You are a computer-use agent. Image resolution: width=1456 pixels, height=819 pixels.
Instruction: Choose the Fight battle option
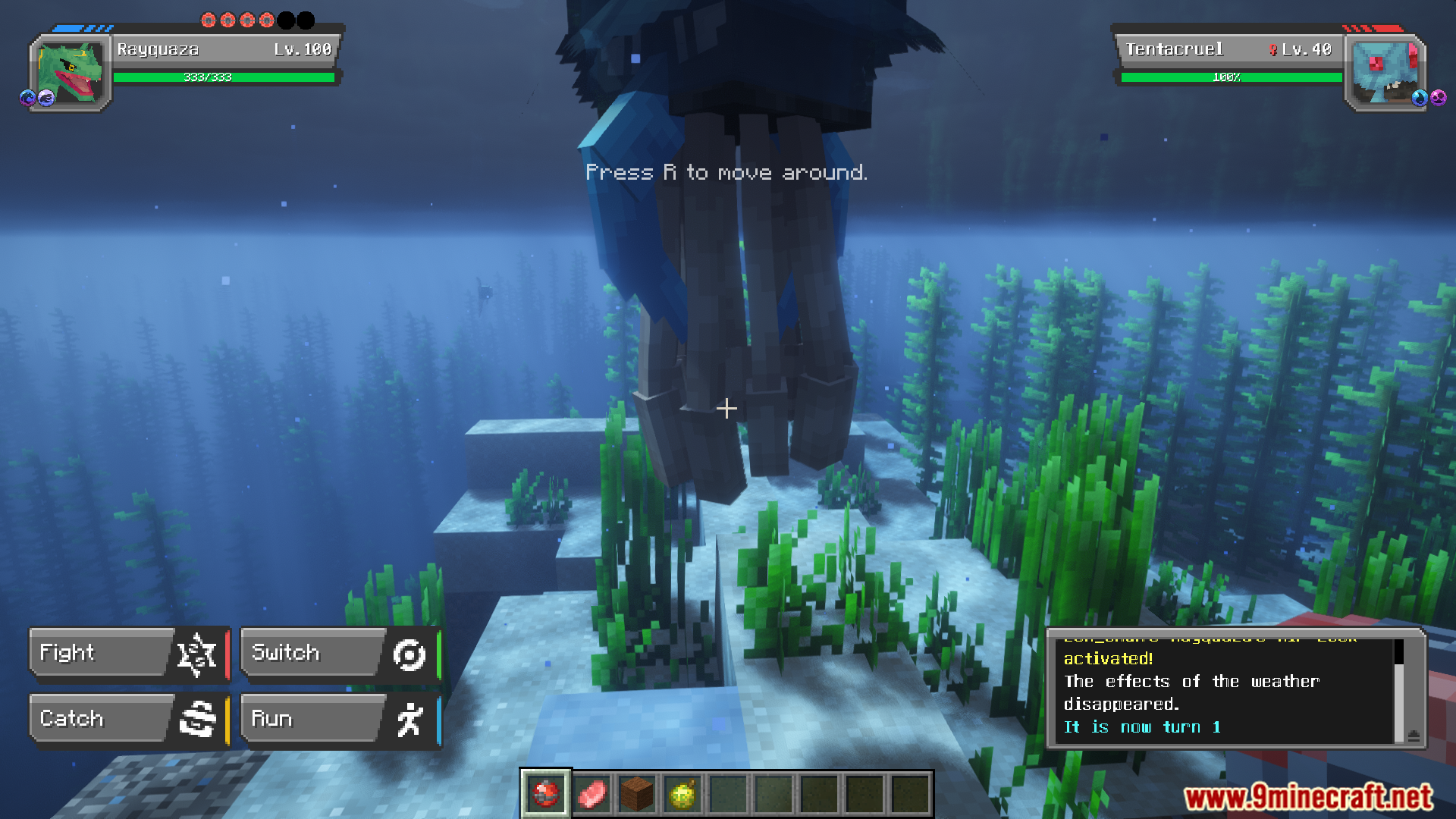127,653
